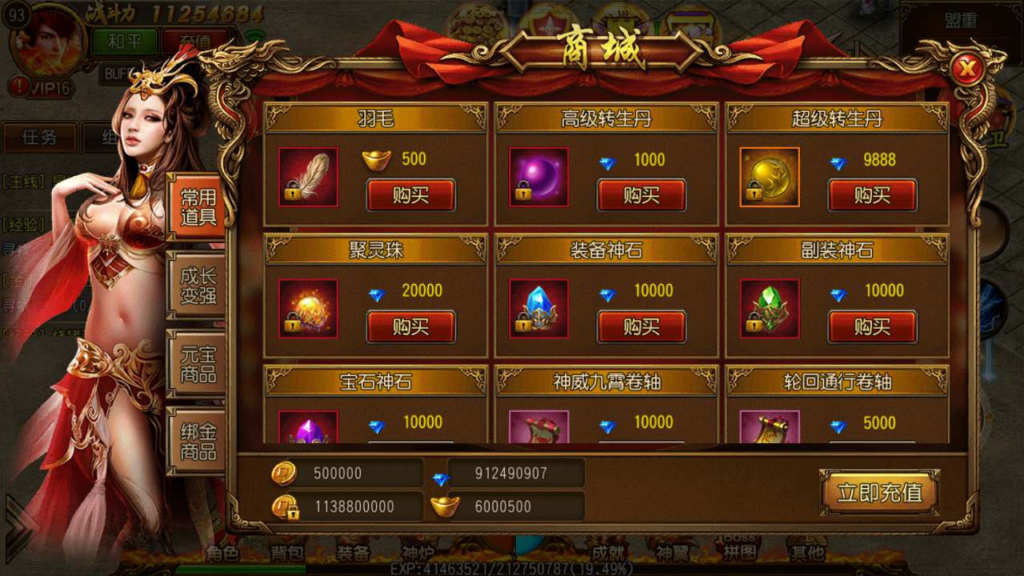Show the 绑金商品 category
The image size is (1024, 576).
[197, 442]
